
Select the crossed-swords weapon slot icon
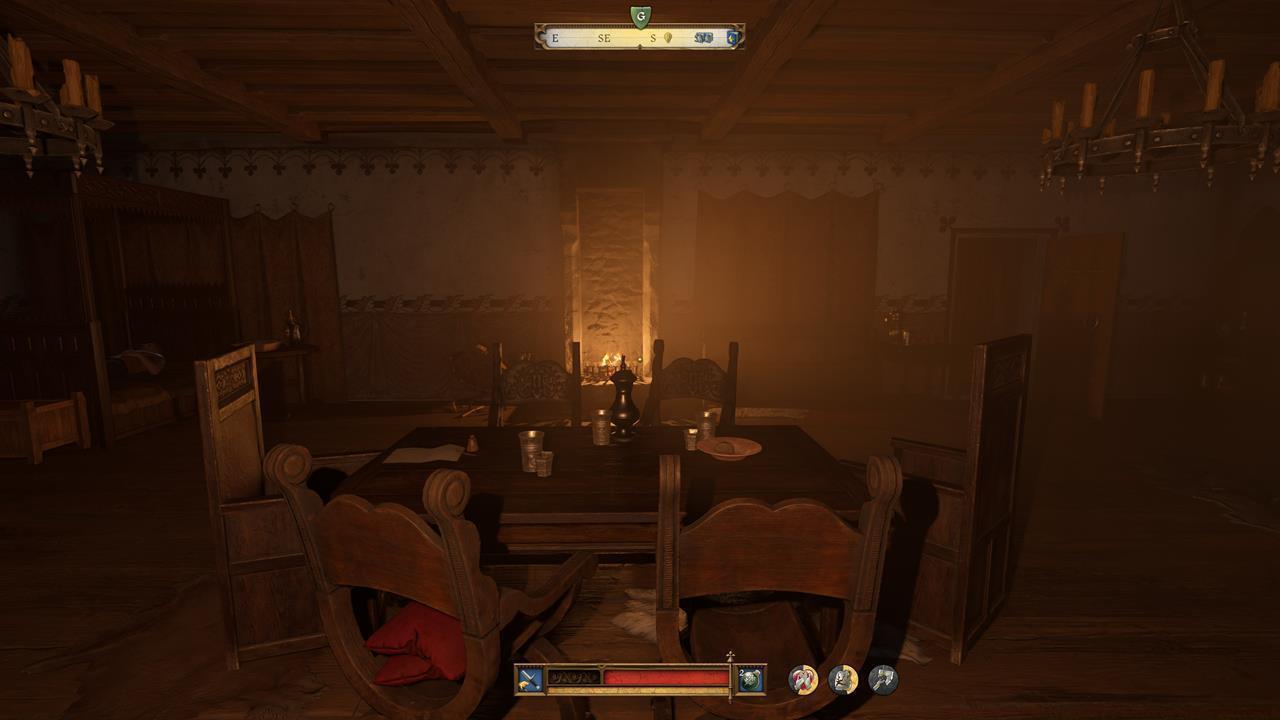(528, 680)
